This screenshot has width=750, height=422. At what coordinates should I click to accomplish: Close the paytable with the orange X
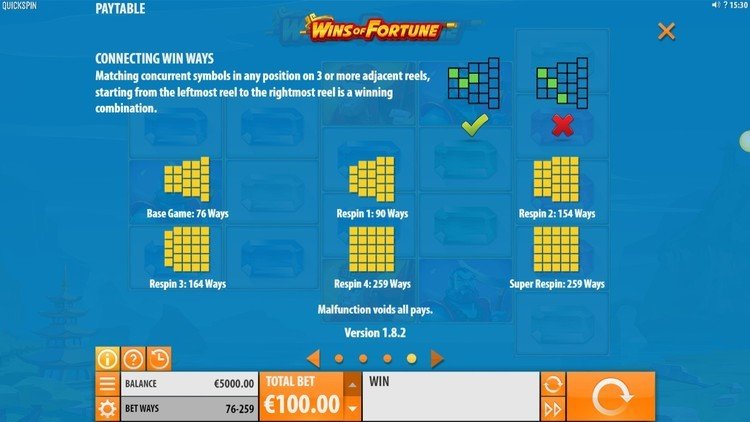(666, 32)
